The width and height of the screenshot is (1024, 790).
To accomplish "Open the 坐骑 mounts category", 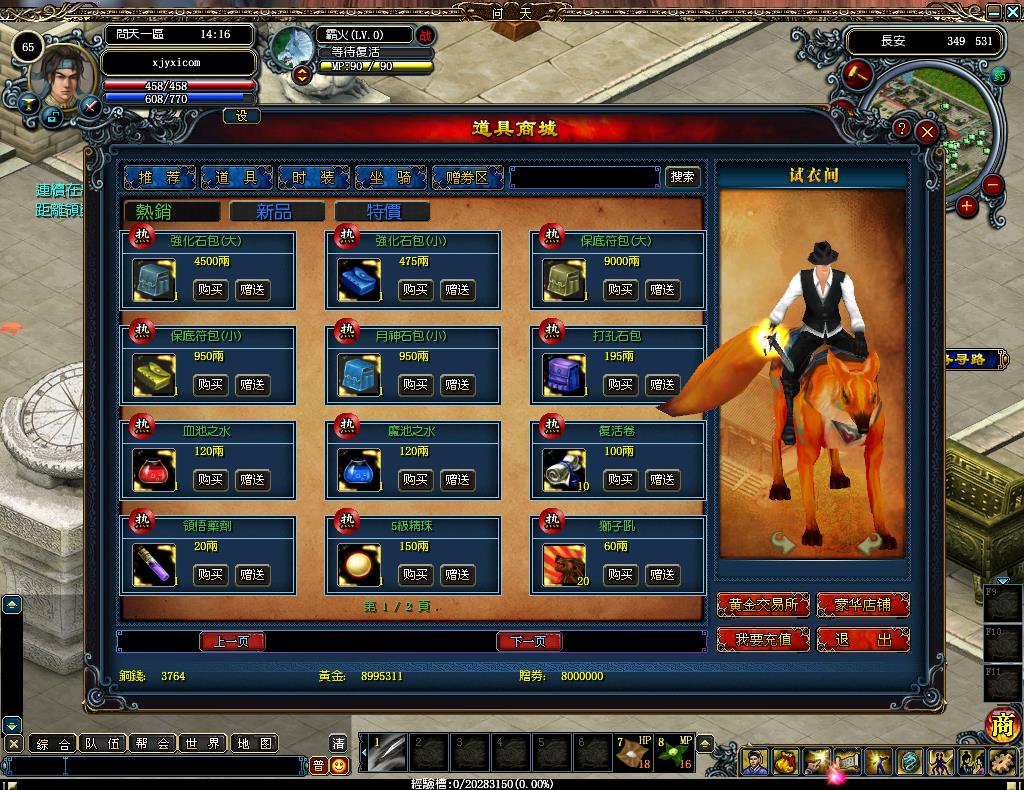I will pos(390,177).
